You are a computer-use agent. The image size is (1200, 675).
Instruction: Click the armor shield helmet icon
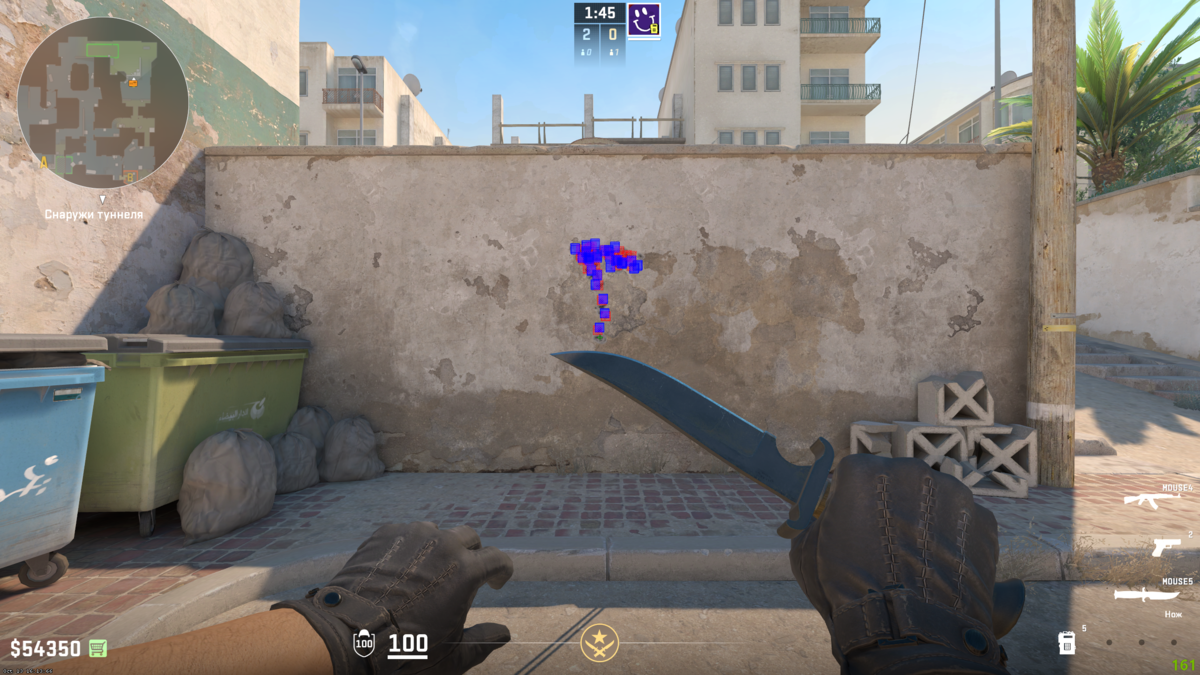click(x=364, y=643)
